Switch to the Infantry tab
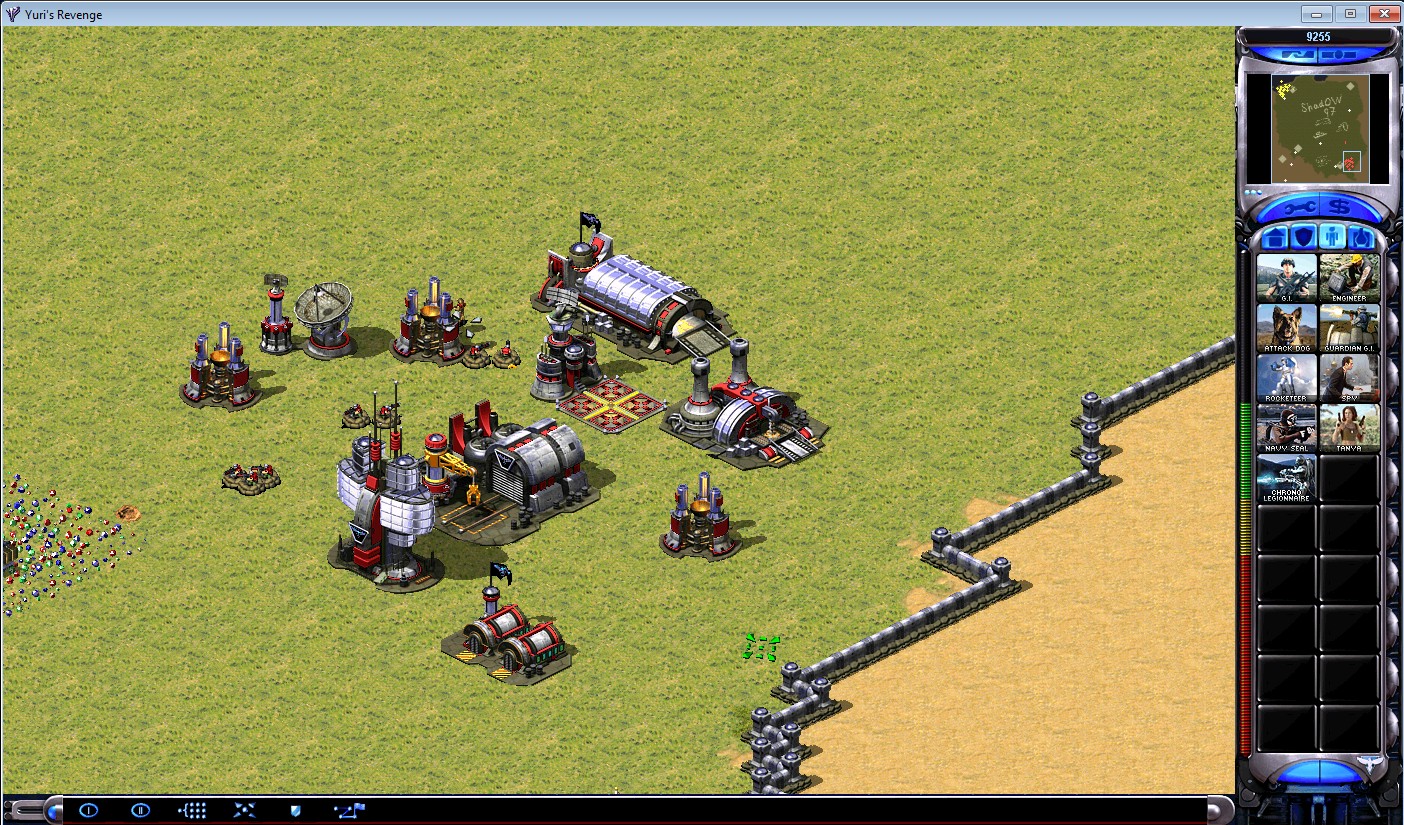The width and height of the screenshot is (1404, 825). point(1332,237)
